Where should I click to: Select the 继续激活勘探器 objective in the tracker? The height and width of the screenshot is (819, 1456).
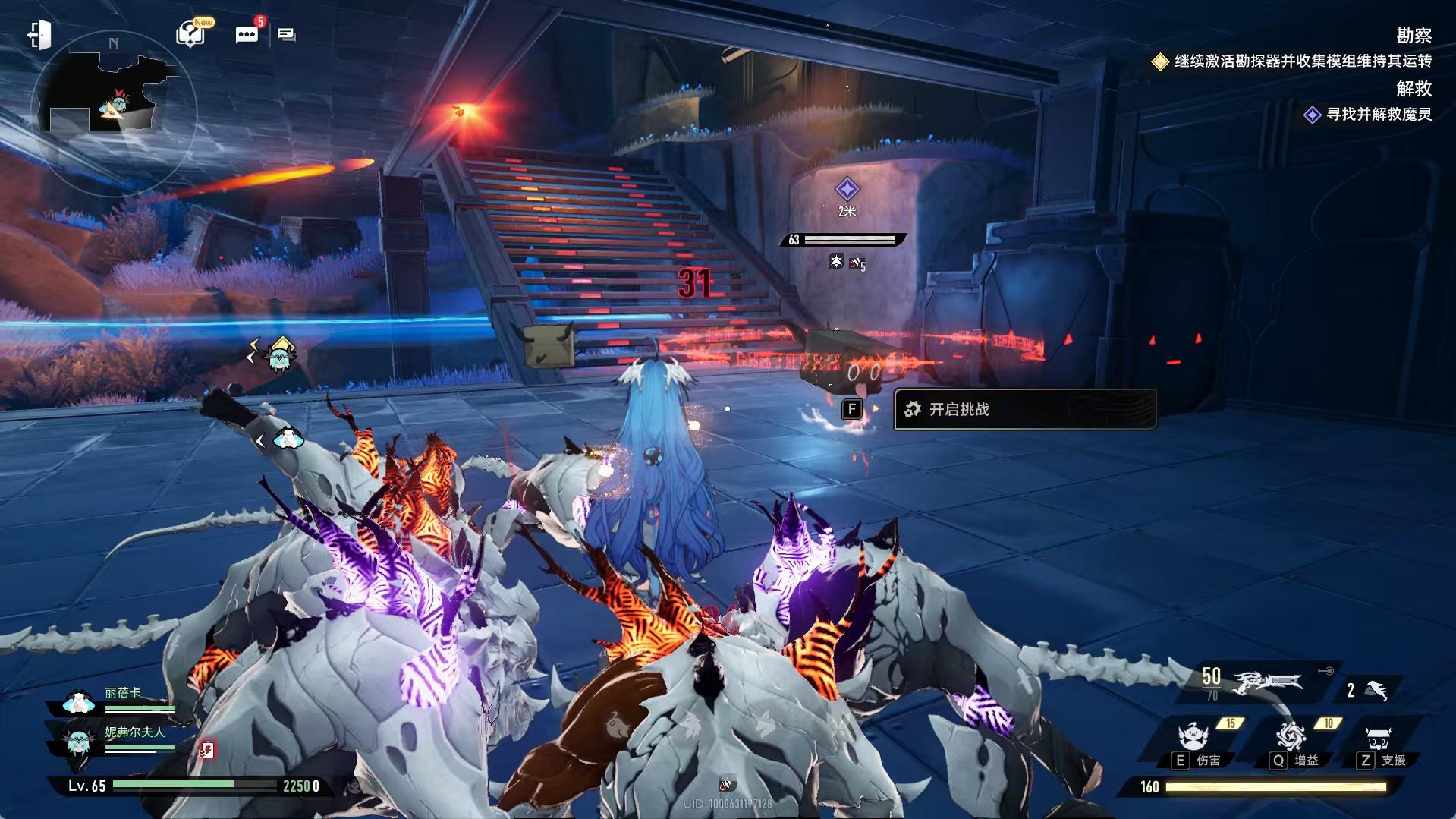pyautogui.click(x=1302, y=61)
